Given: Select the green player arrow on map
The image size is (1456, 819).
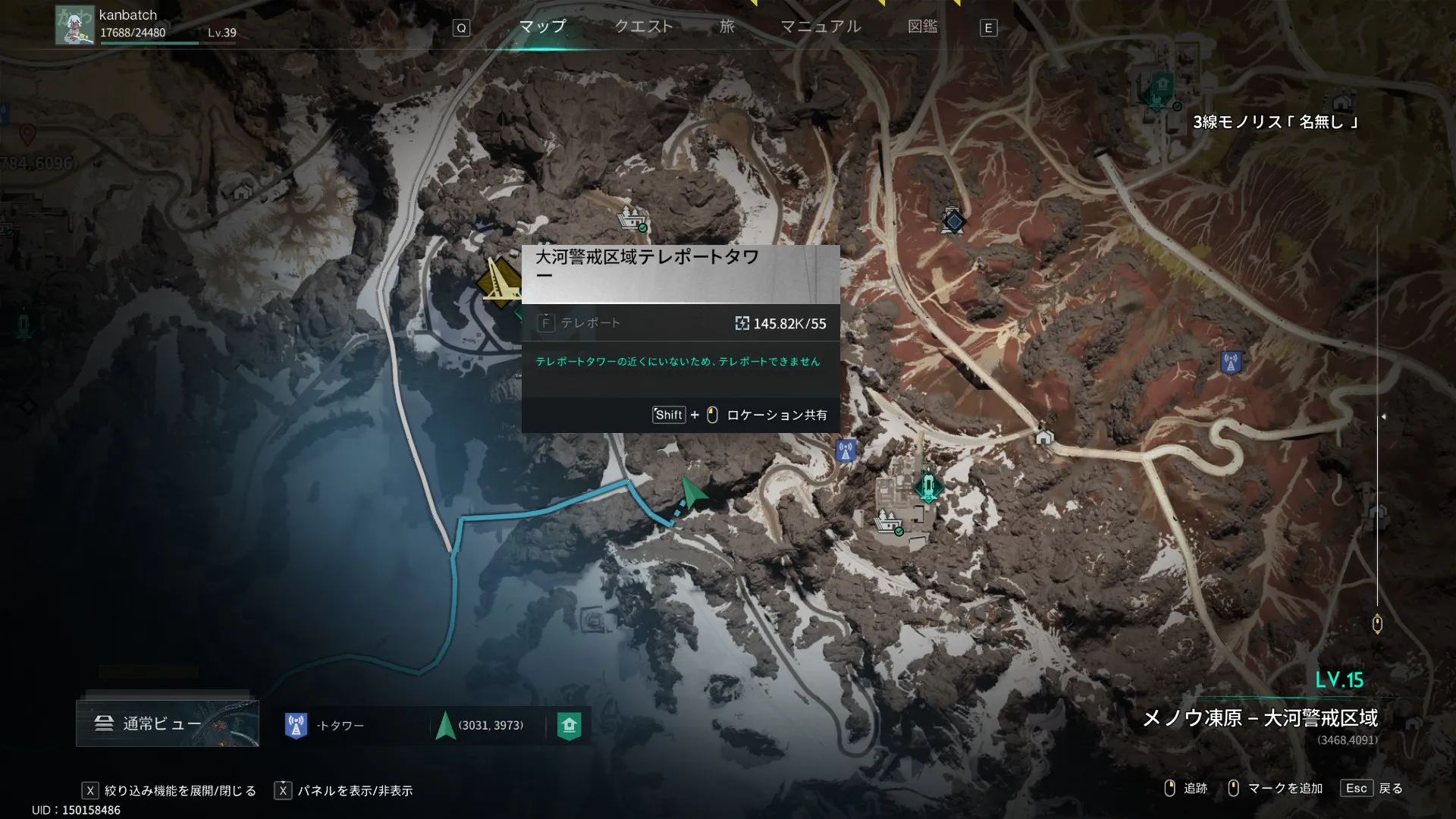Looking at the screenshot, I should [691, 493].
